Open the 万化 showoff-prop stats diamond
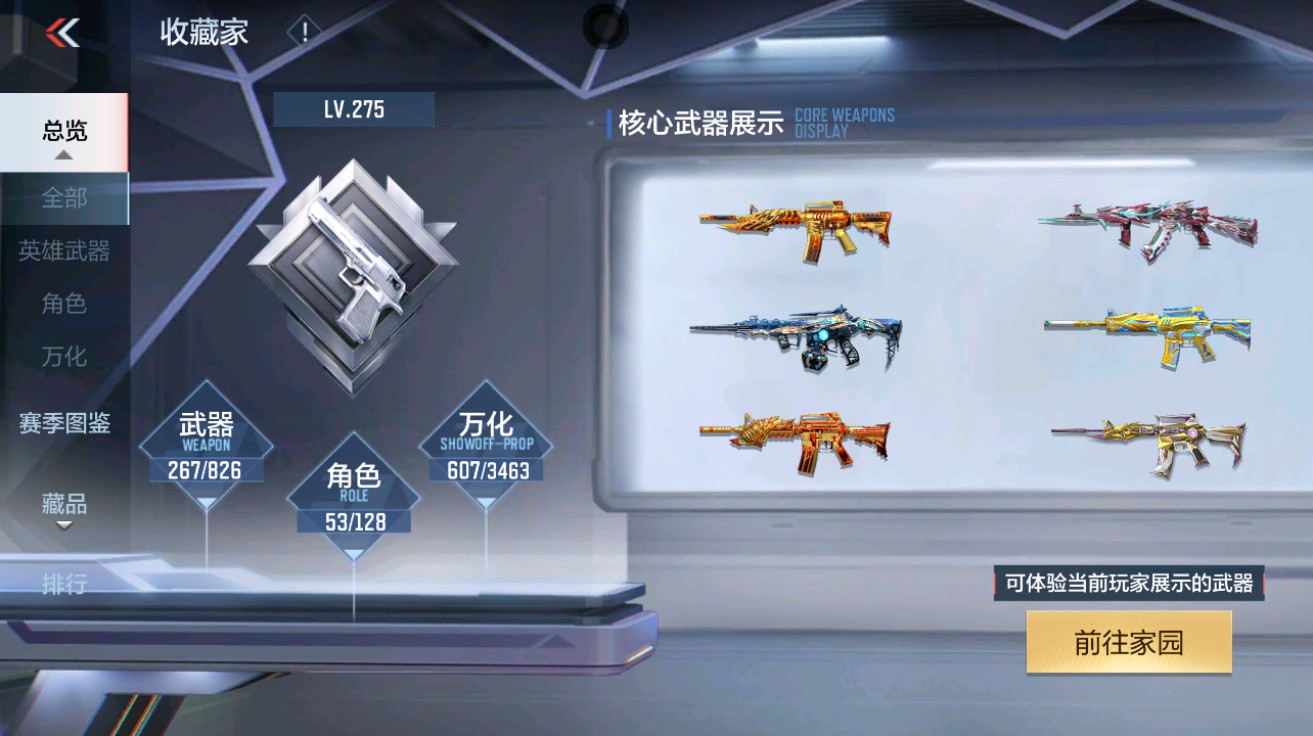Image resolution: width=1313 pixels, height=736 pixels. [x=486, y=441]
